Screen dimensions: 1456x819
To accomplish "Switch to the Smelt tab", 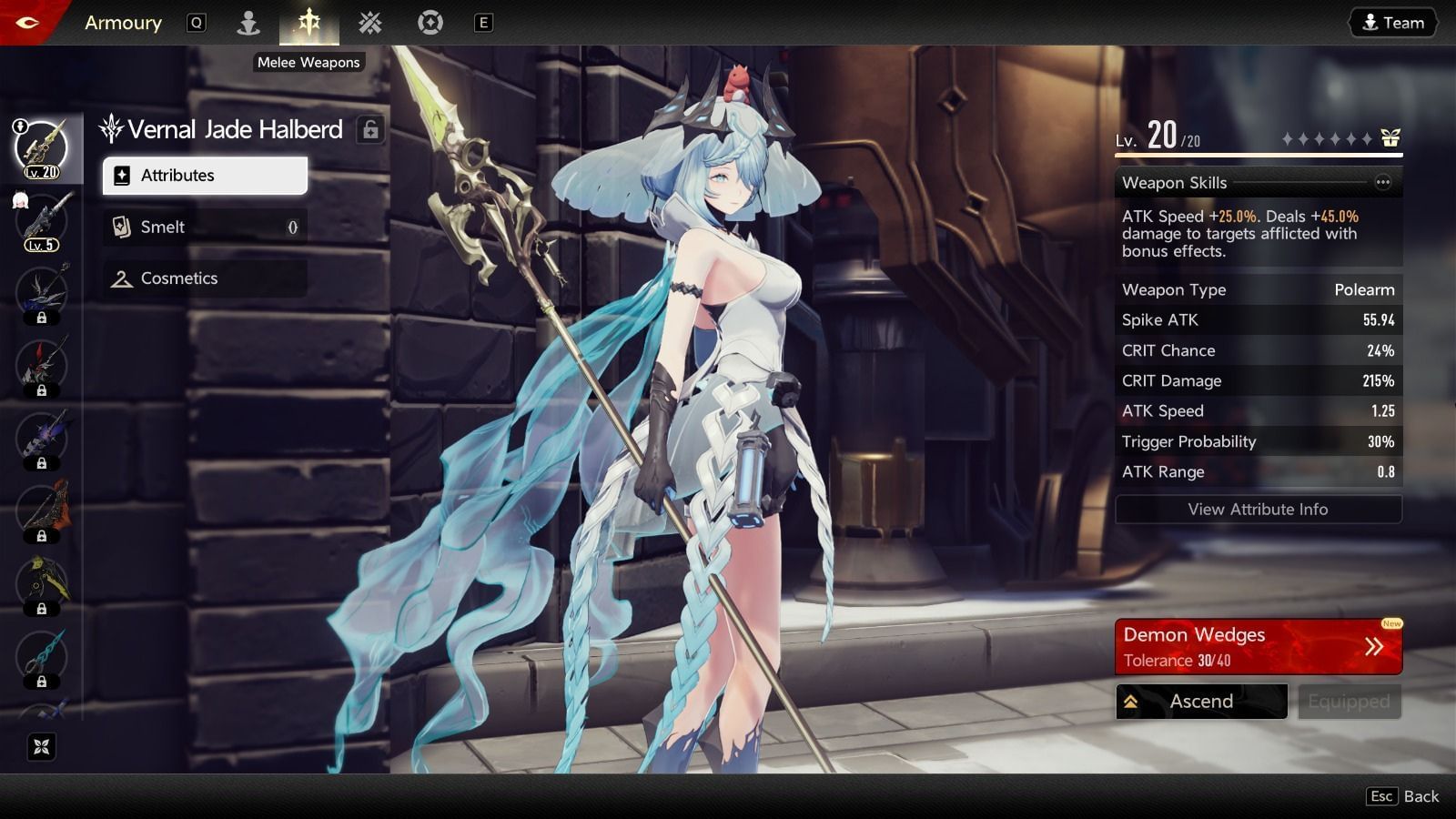I will click(x=205, y=227).
